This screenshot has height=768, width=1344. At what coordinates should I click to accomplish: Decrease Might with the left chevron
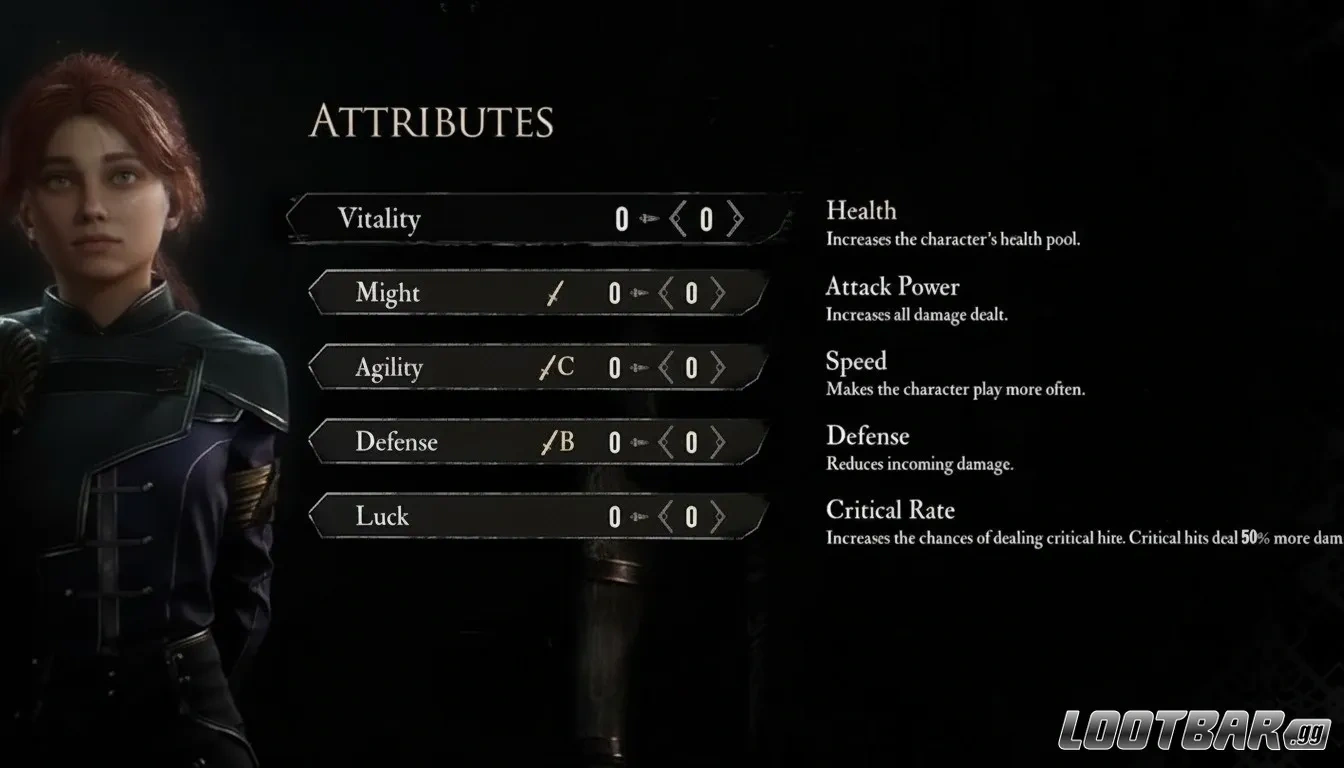tap(666, 293)
